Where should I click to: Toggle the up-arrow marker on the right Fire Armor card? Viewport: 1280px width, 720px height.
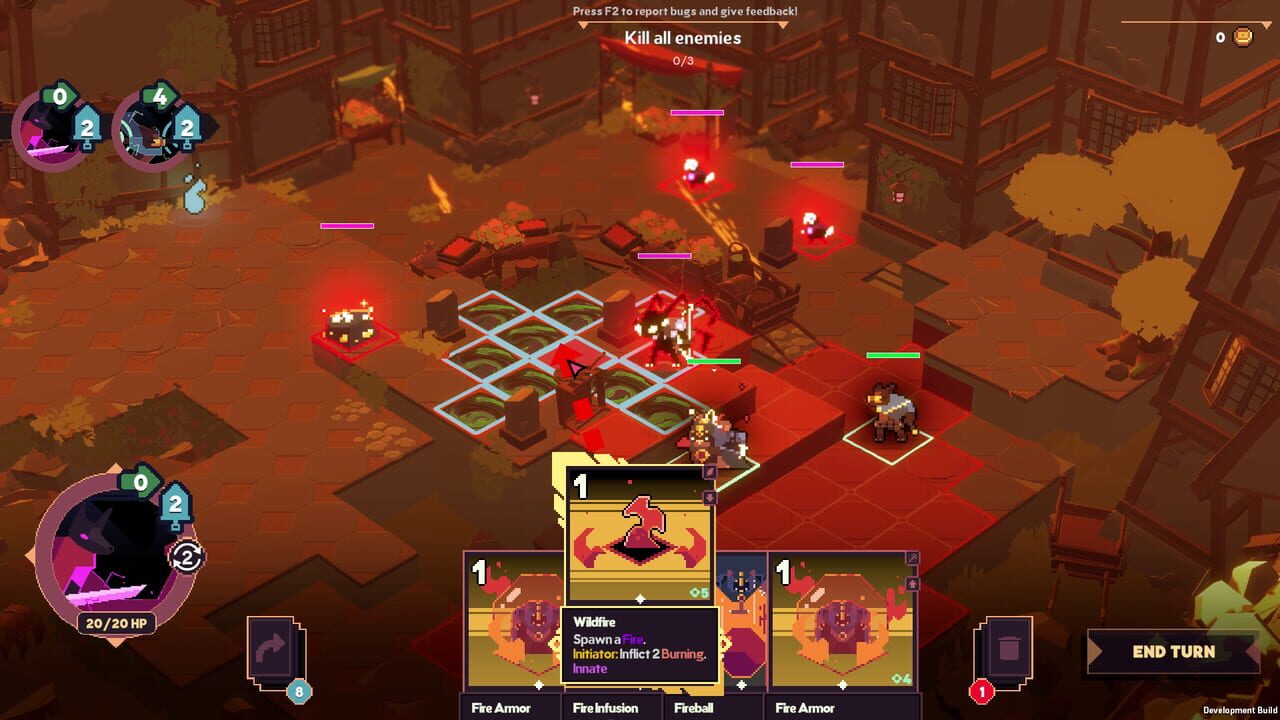click(x=913, y=584)
